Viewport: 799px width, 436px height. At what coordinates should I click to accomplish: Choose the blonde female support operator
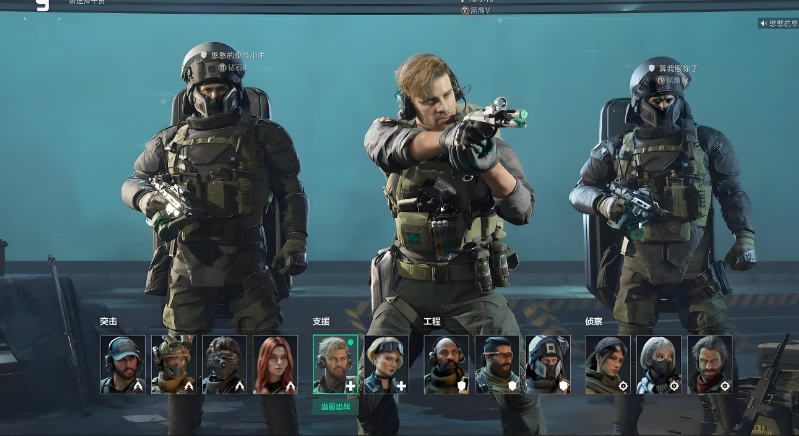(x=386, y=364)
